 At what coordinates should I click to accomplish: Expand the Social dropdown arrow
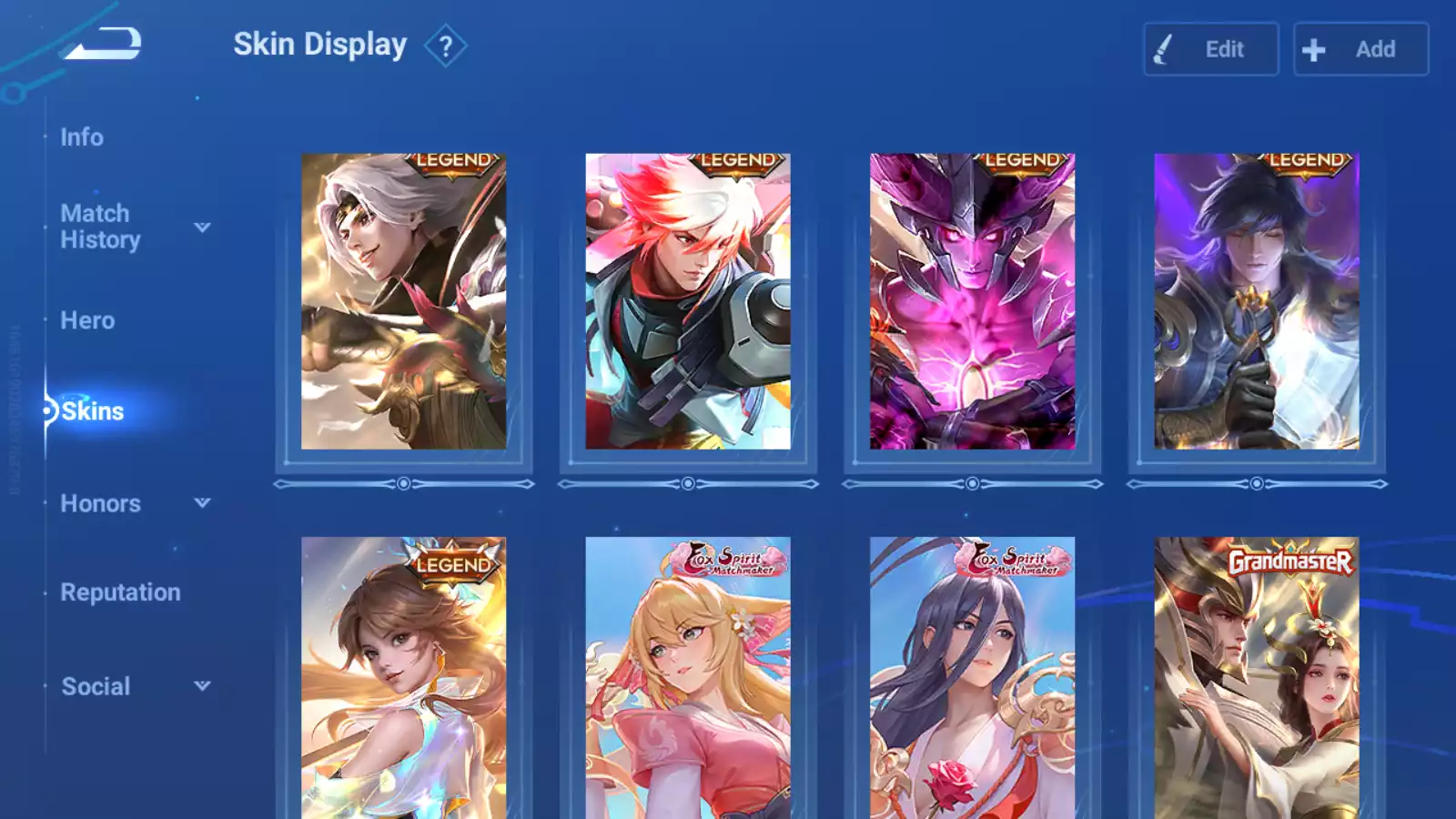click(202, 686)
